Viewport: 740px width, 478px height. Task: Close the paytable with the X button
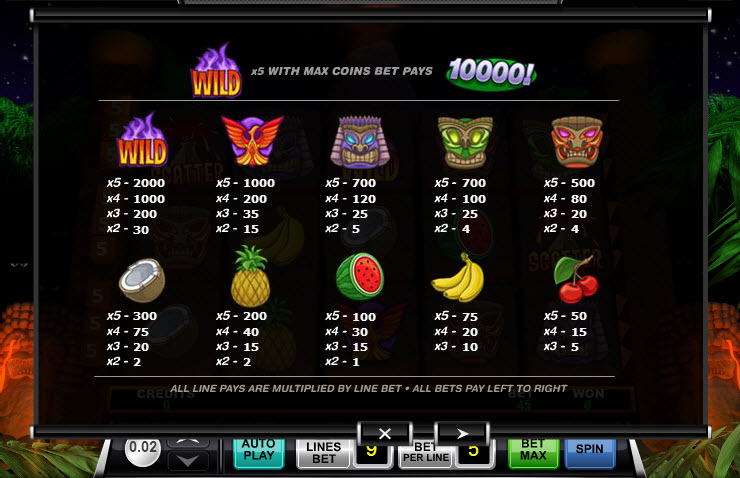[381, 434]
